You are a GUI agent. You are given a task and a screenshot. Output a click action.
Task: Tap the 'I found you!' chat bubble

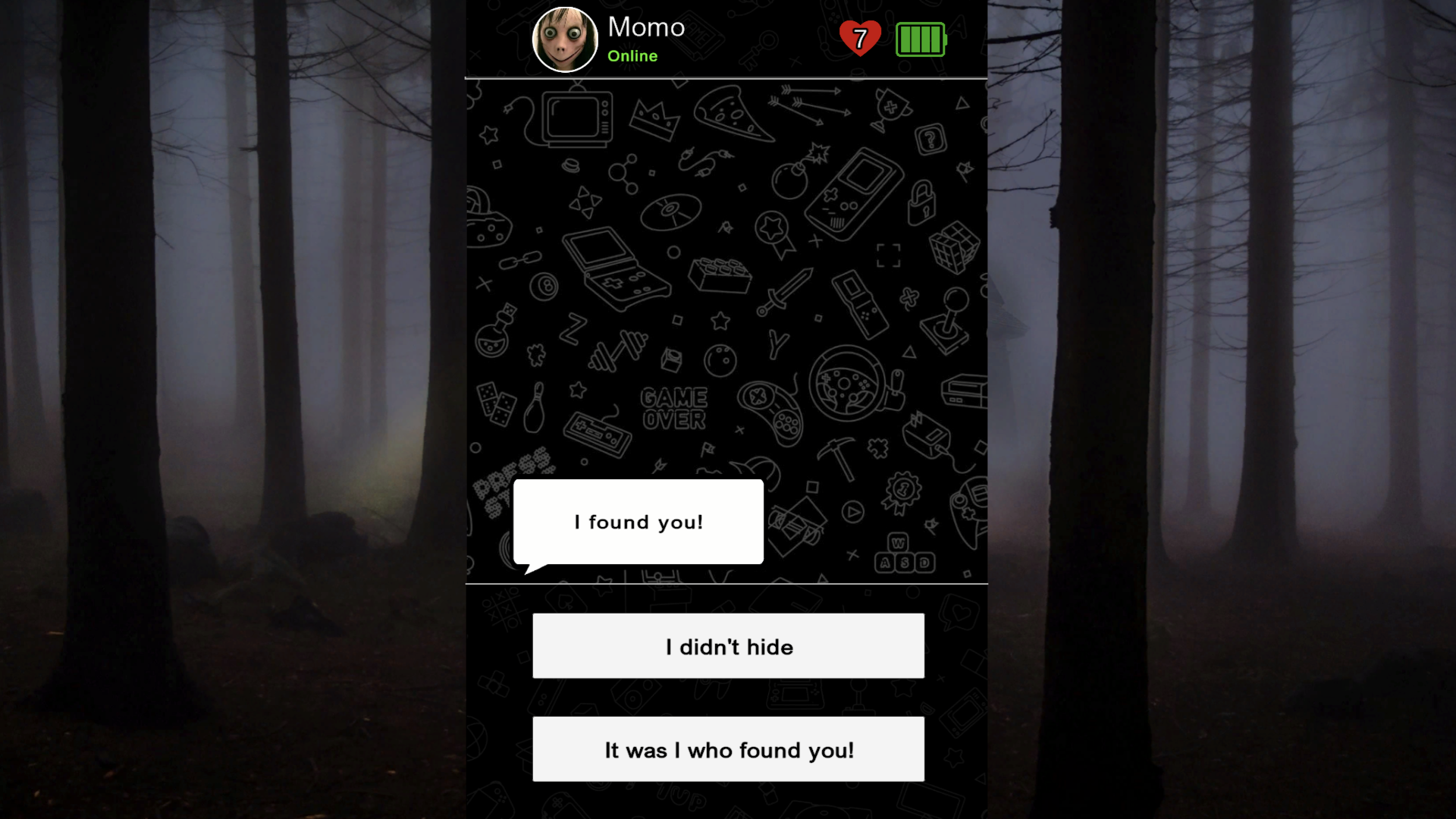tap(639, 522)
